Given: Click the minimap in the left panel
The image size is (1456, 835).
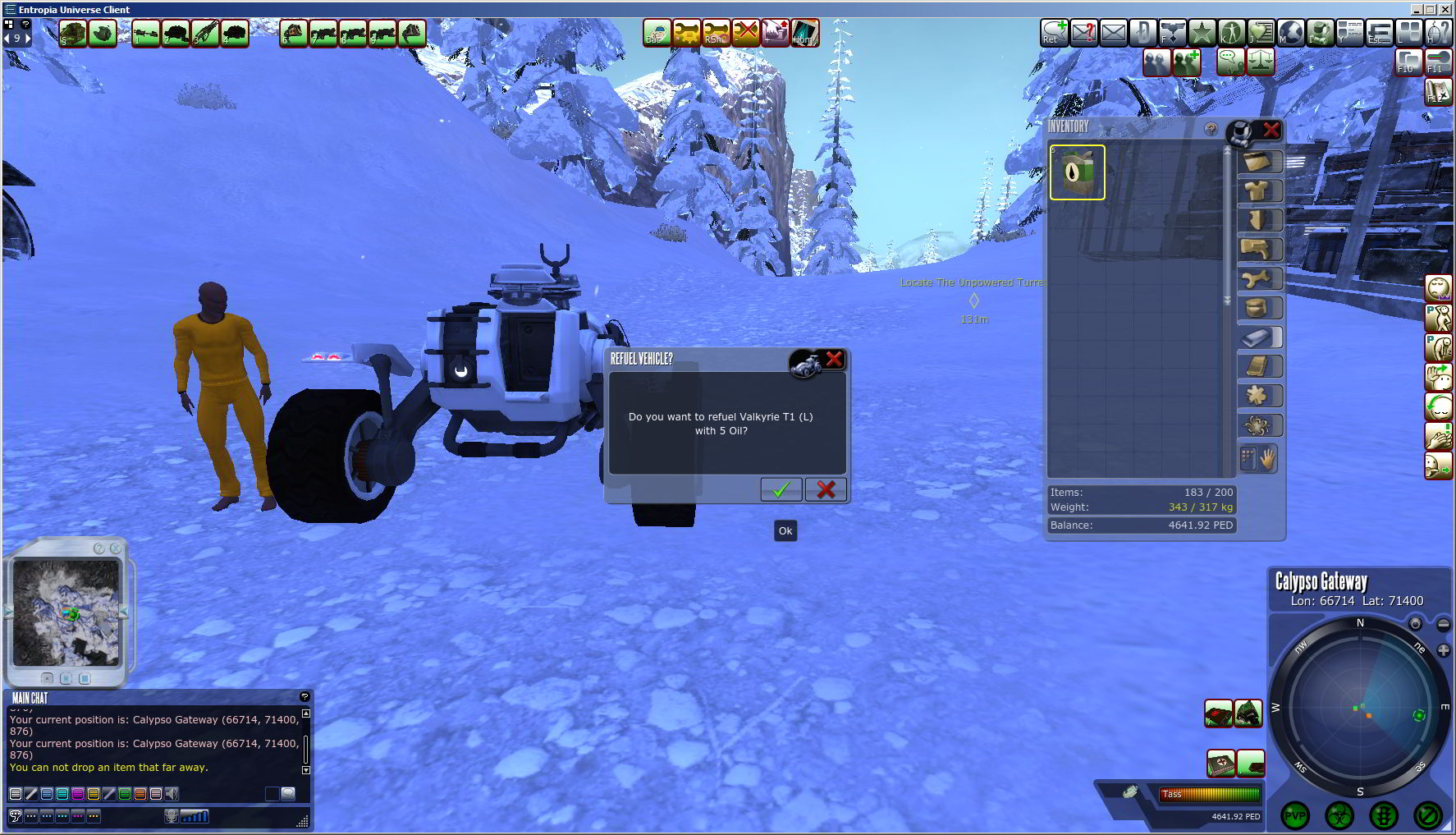Looking at the screenshot, I should click(x=66, y=612).
